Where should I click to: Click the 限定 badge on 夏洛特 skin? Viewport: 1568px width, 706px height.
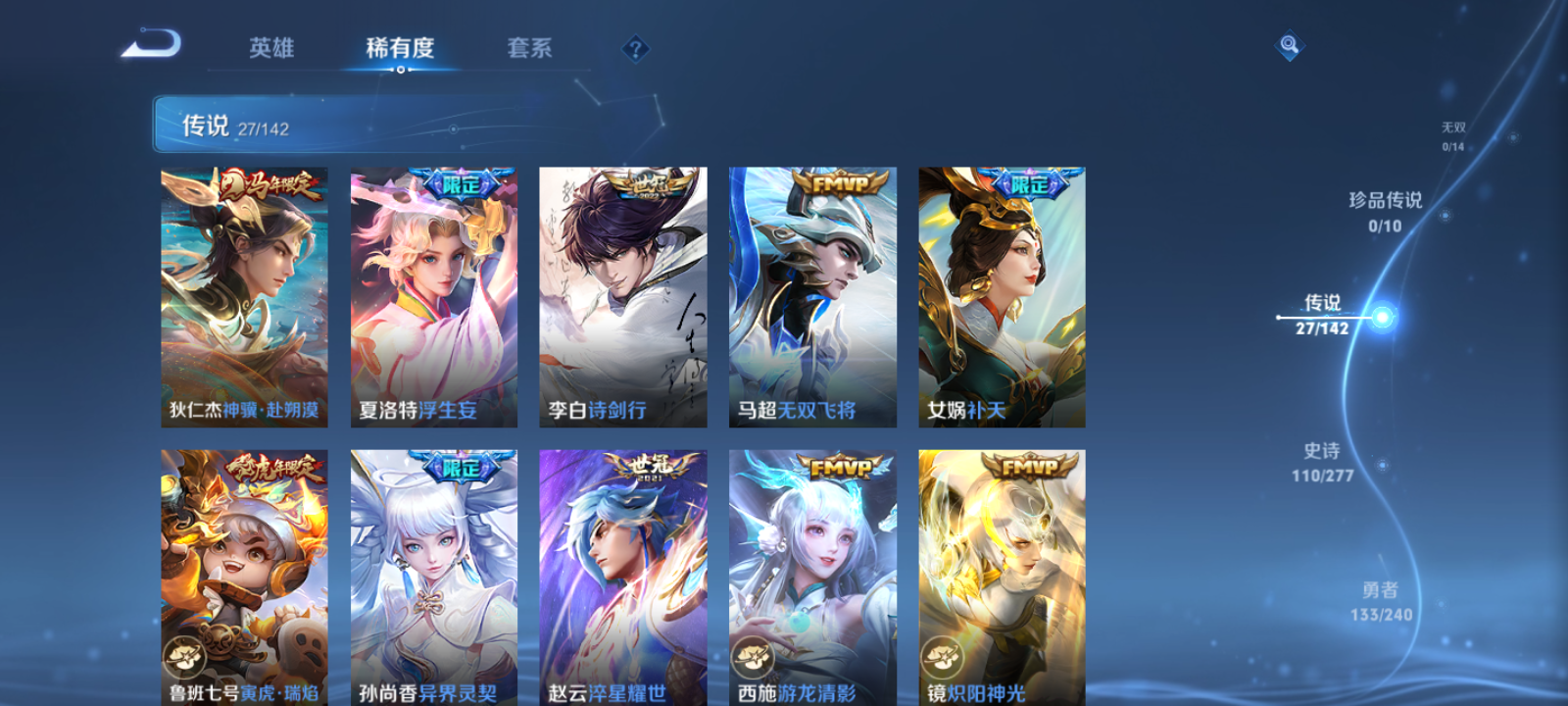click(x=460, y=182)
